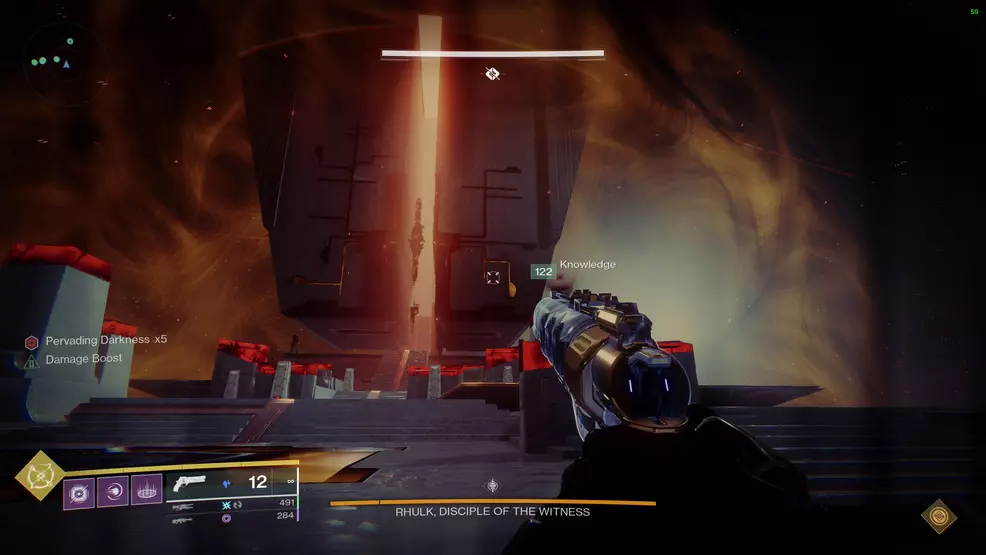Click the boss marker icon below top bar
986x555 pixels.
click(492, 73)
